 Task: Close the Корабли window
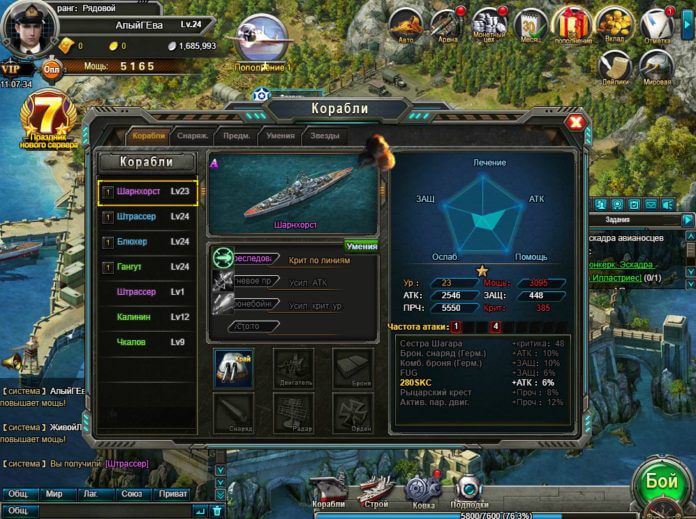tap(575, 122)
